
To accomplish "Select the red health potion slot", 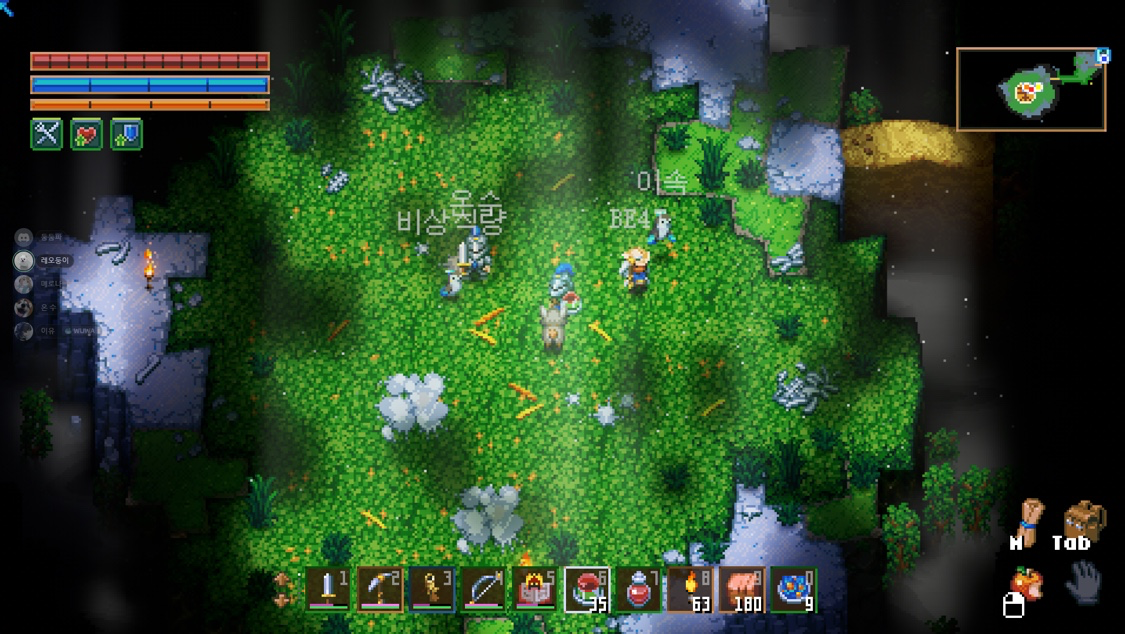I will pos(639,589).
